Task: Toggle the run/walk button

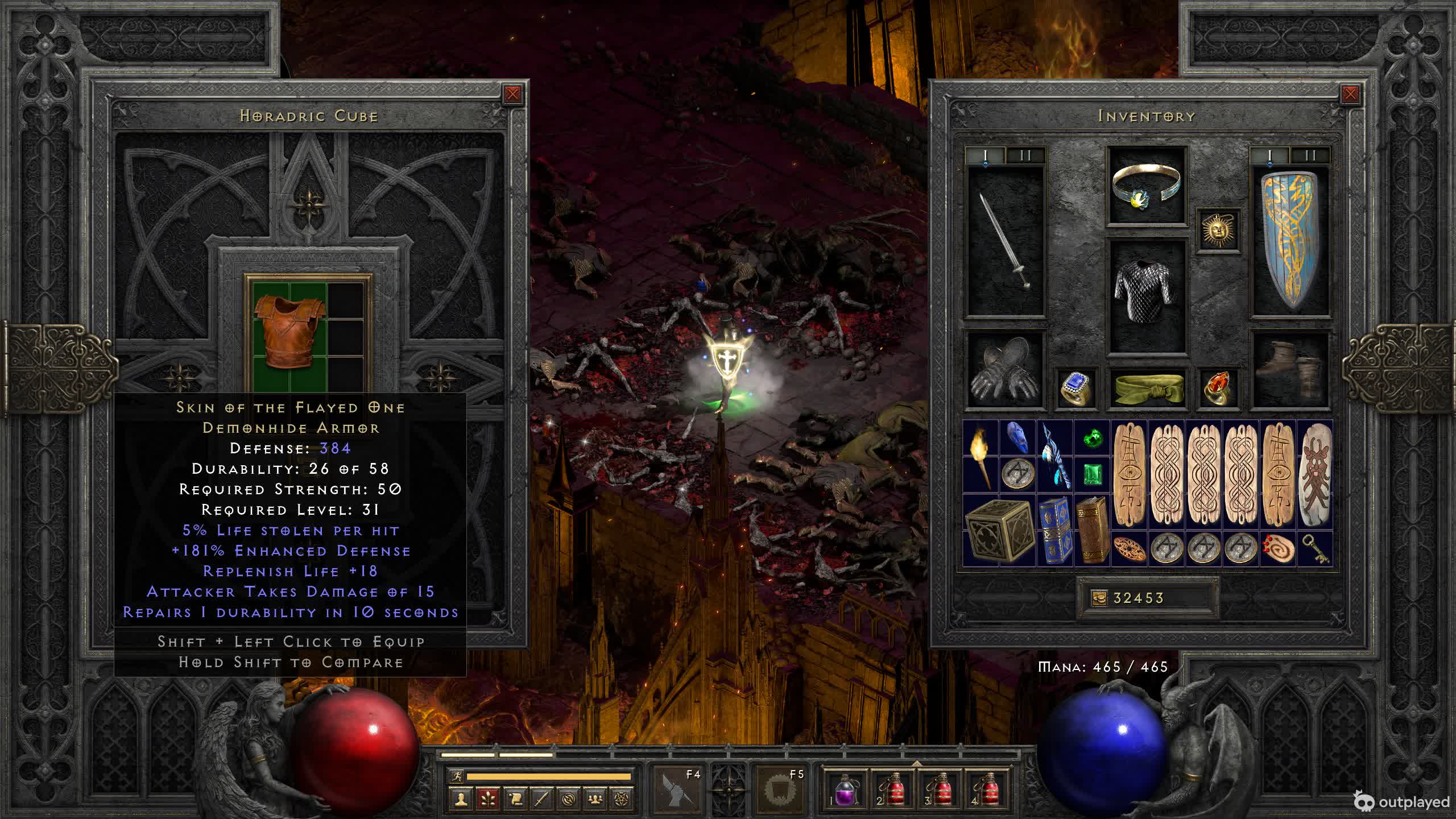Action: tap(457, 776)
